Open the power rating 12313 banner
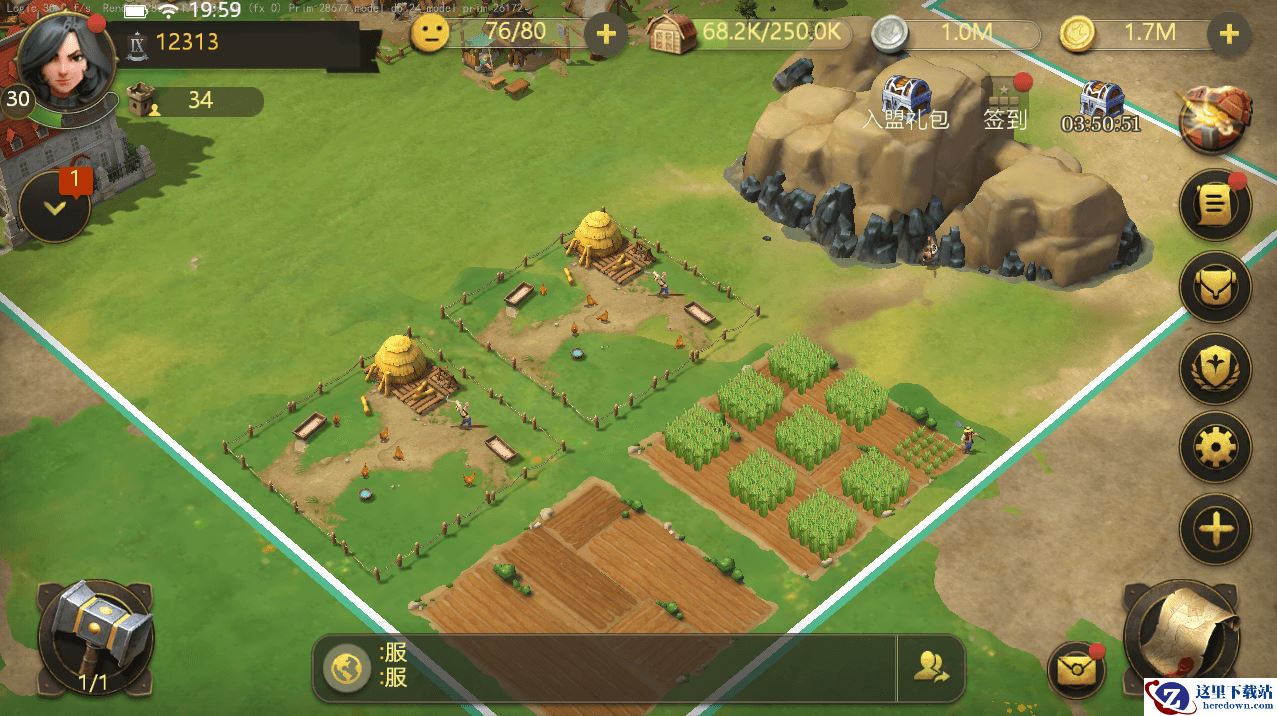Image resolution: width=1277 pixels, height=716 pixels. coord(240,42)
